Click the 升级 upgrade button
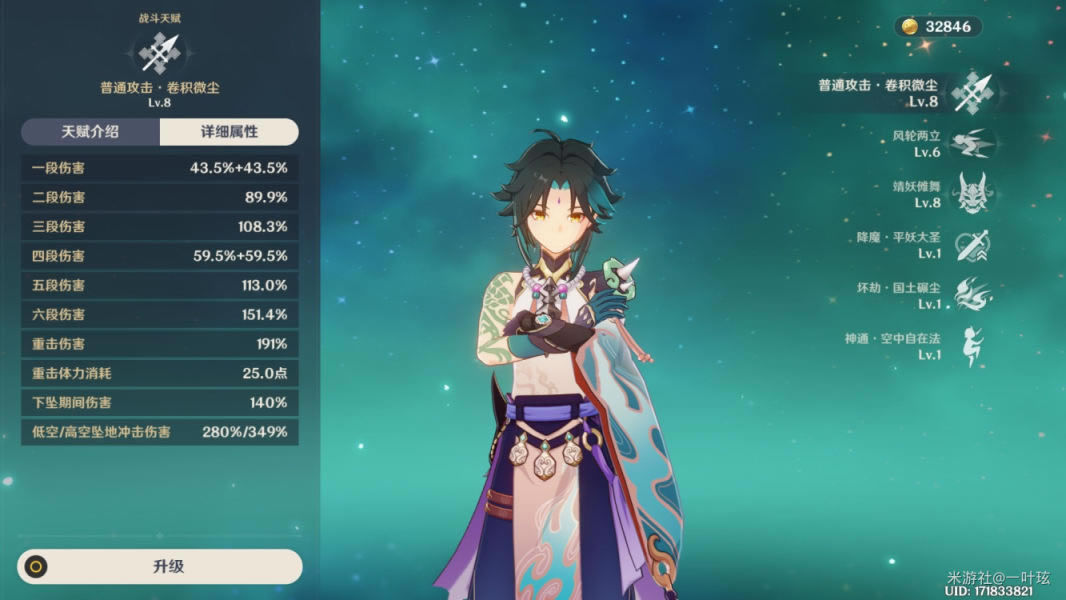The width and height of the screenshot is (1066, 600). click(x=160, y=566)
